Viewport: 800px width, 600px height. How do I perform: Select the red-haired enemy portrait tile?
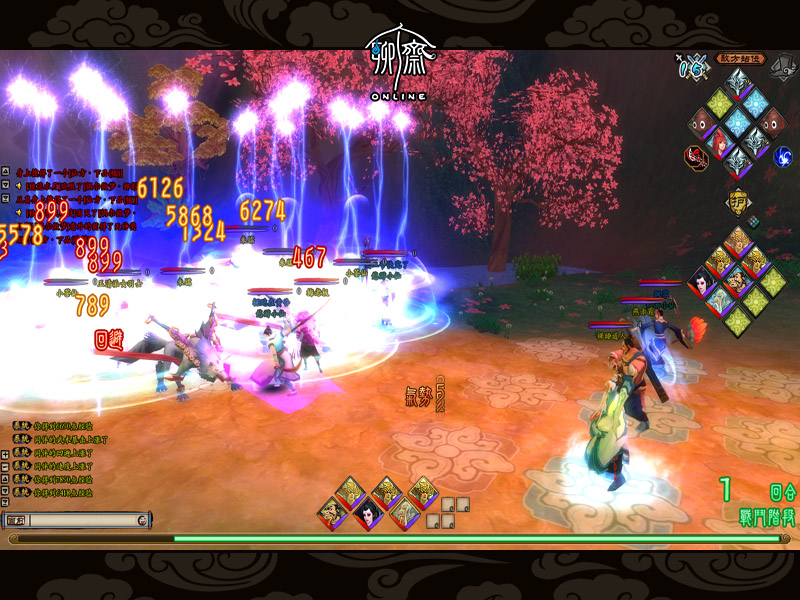click(717, 143)
